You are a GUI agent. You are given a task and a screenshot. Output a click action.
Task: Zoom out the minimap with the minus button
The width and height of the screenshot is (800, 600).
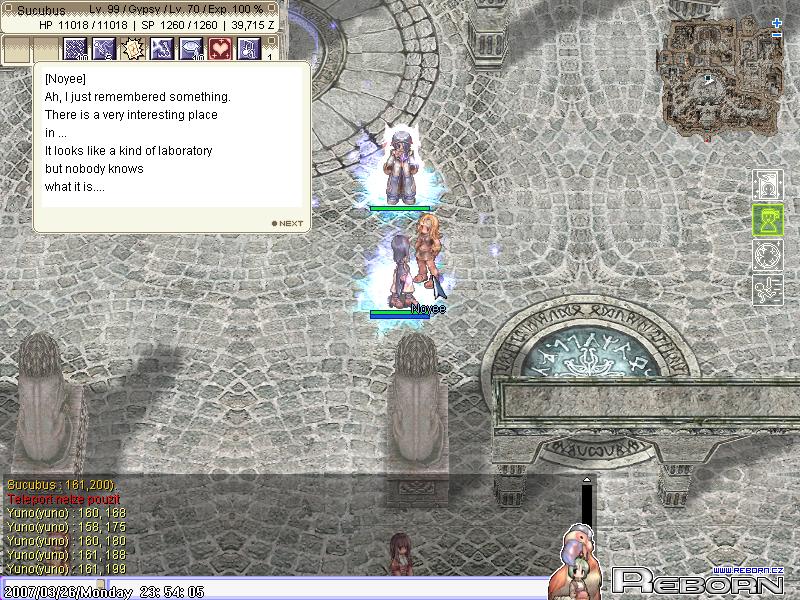pyautogui.click(x=777, y=35)
